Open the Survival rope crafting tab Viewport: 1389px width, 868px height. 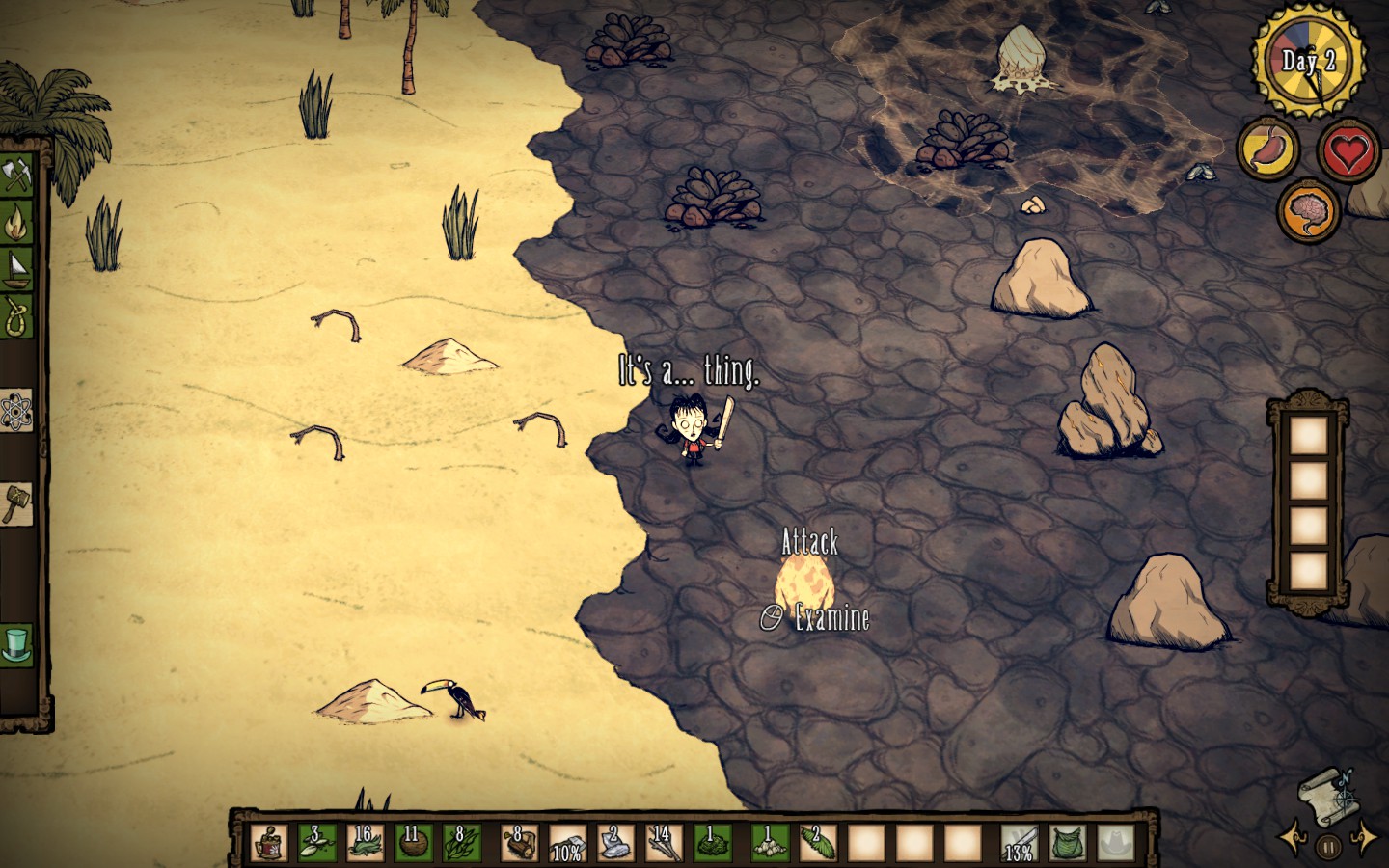[17, 315]
